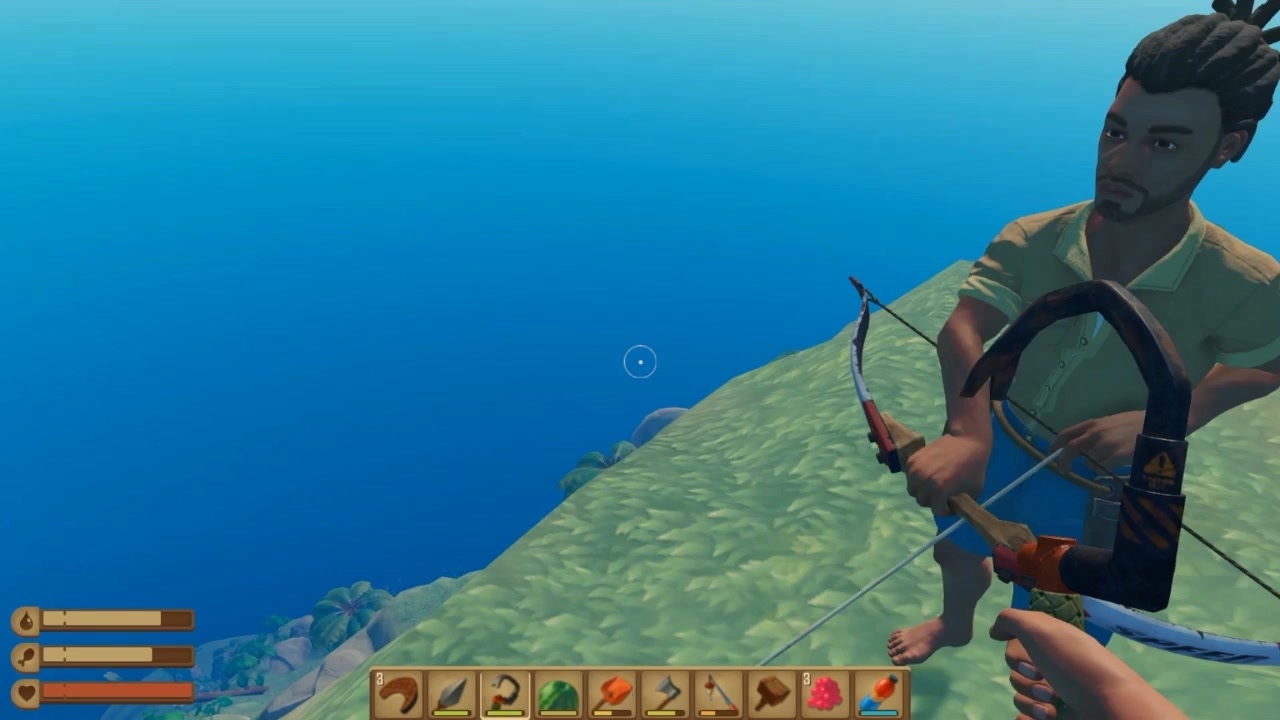Select the axe hotbar slot
This screenshot has height=720, width=1280.
click(665, 694)
